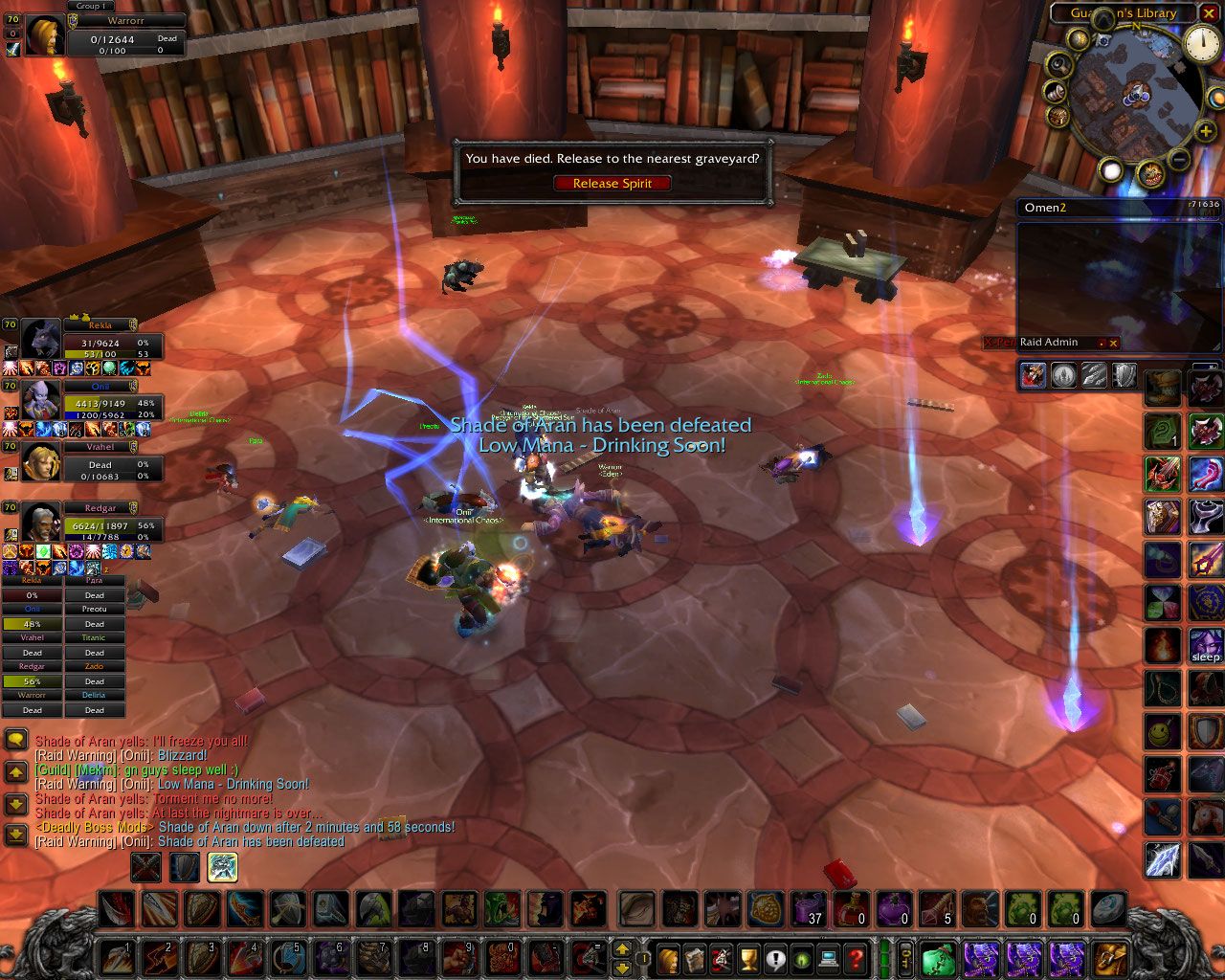The width and height of the screenshot is (1225, 980).
Task: Select the Warrorr player portrait
Action: [x=45, y=36]
